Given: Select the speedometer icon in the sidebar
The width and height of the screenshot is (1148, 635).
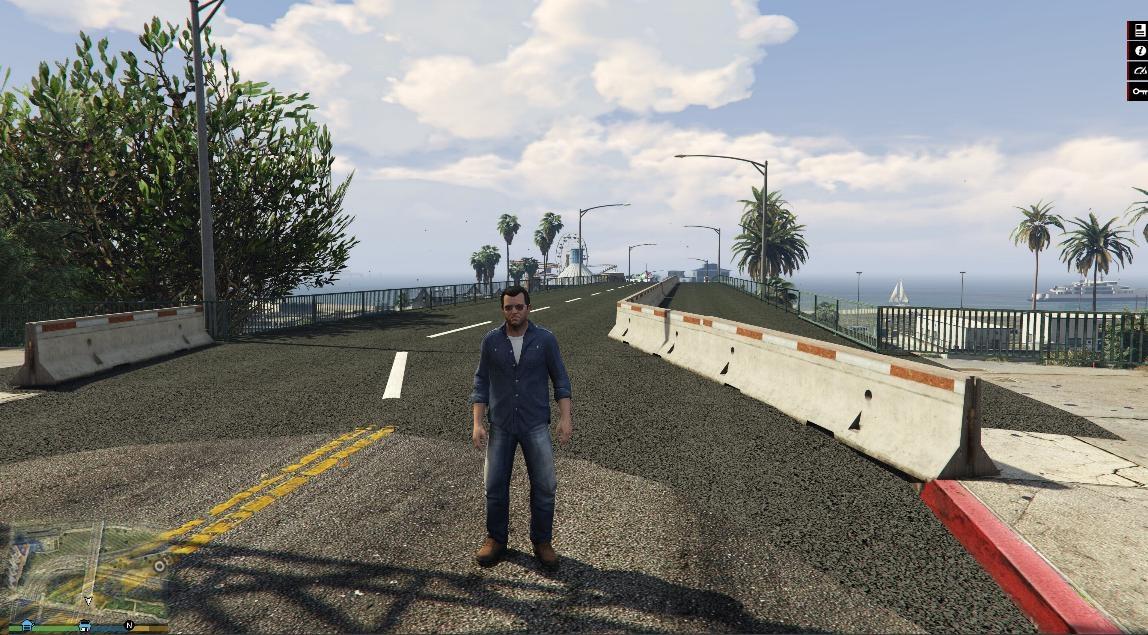Looking at the screenshot, I should pyautogui.click(x=1139, y=71).
